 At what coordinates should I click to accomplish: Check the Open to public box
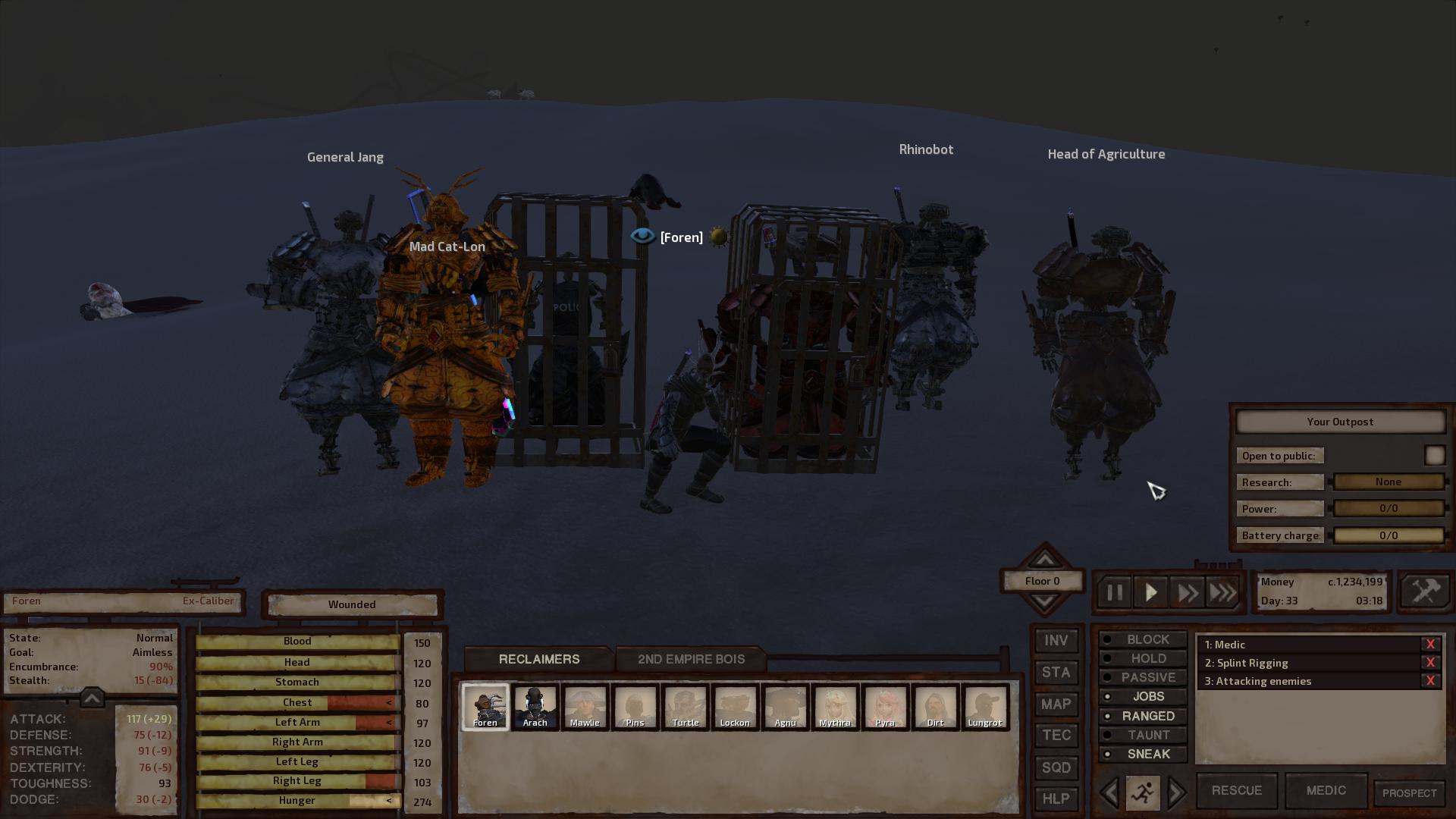pyautogui.click(x=1435, y=455)
